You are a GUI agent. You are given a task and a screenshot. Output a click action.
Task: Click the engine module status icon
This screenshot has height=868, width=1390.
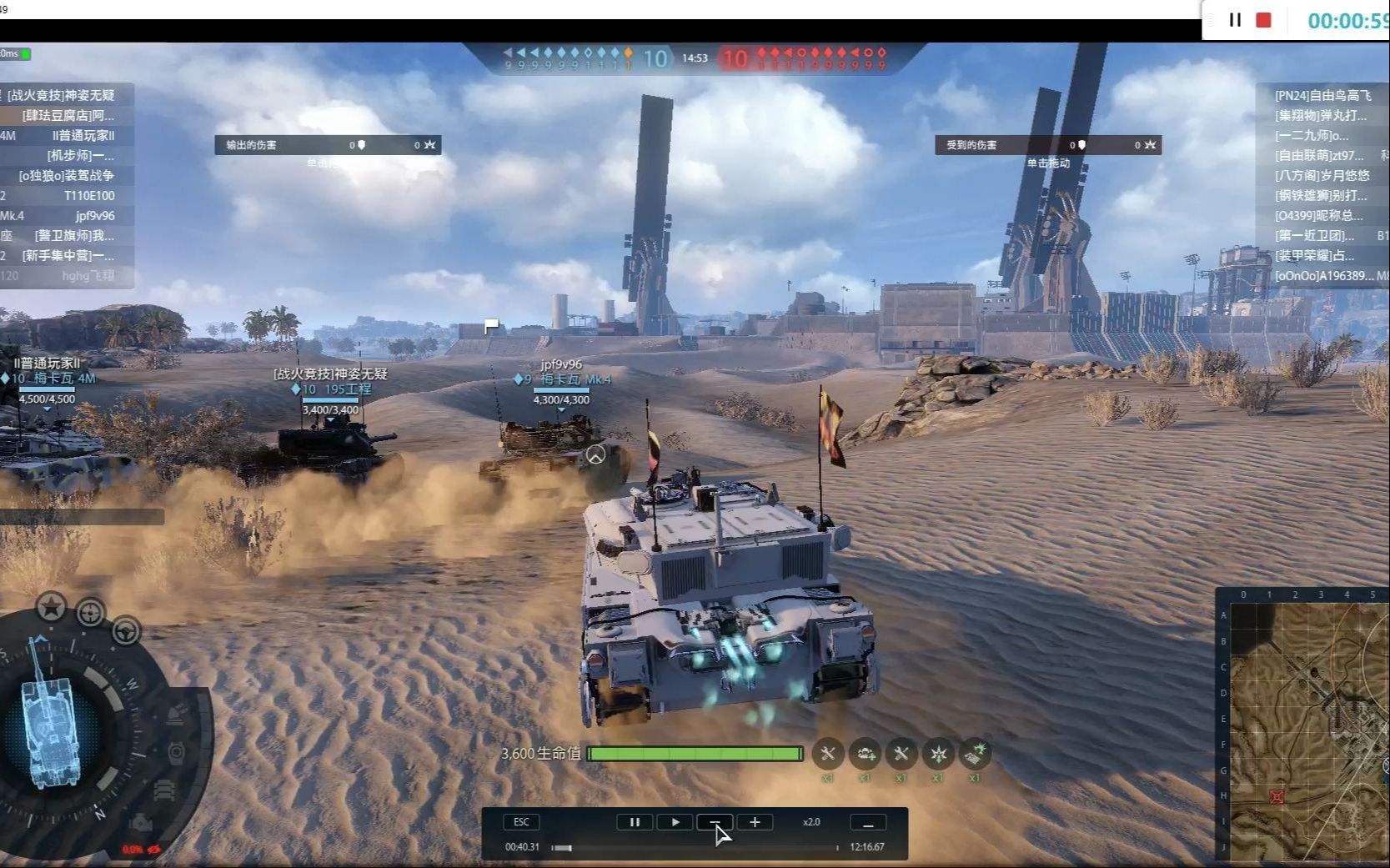point(141,823)
